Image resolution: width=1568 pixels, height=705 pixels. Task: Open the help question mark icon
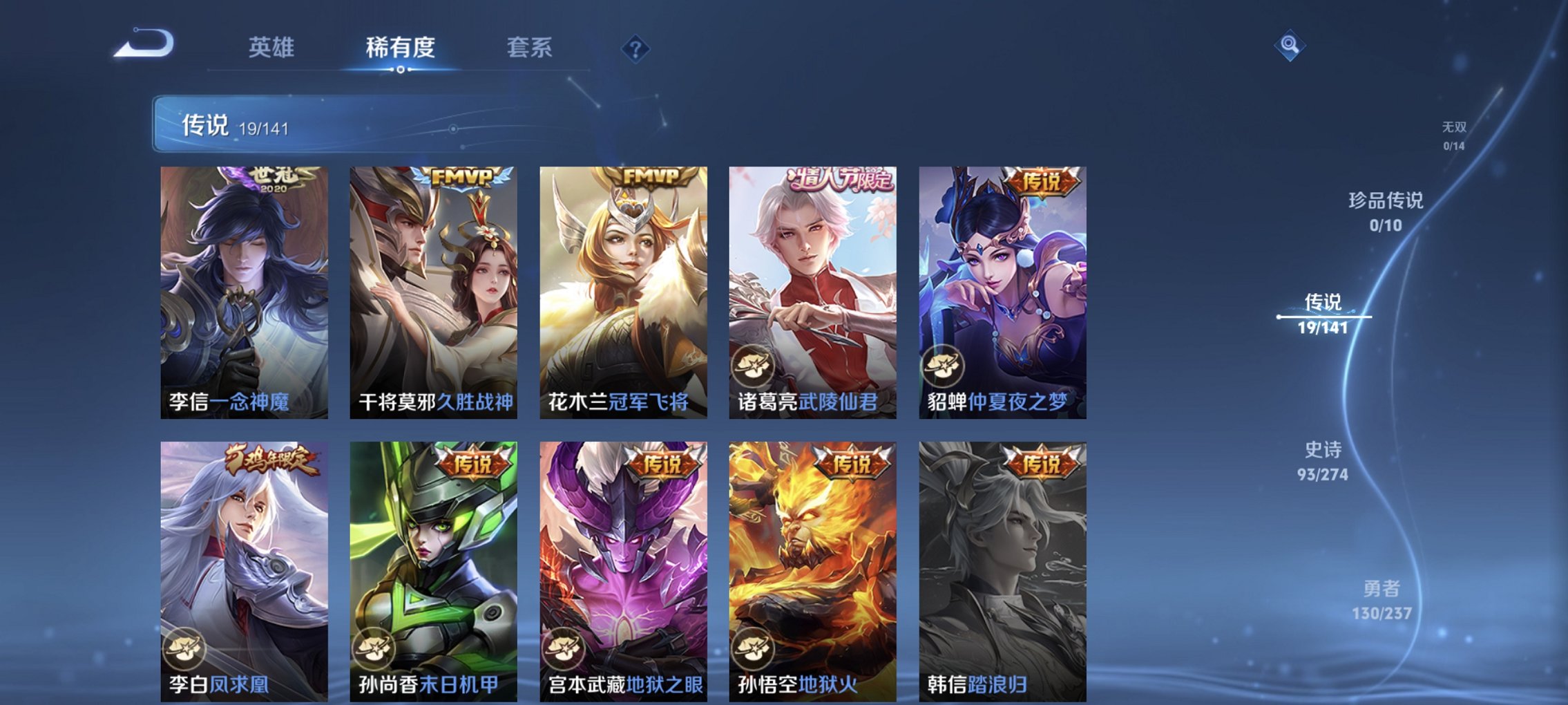[x=636, y=48]
